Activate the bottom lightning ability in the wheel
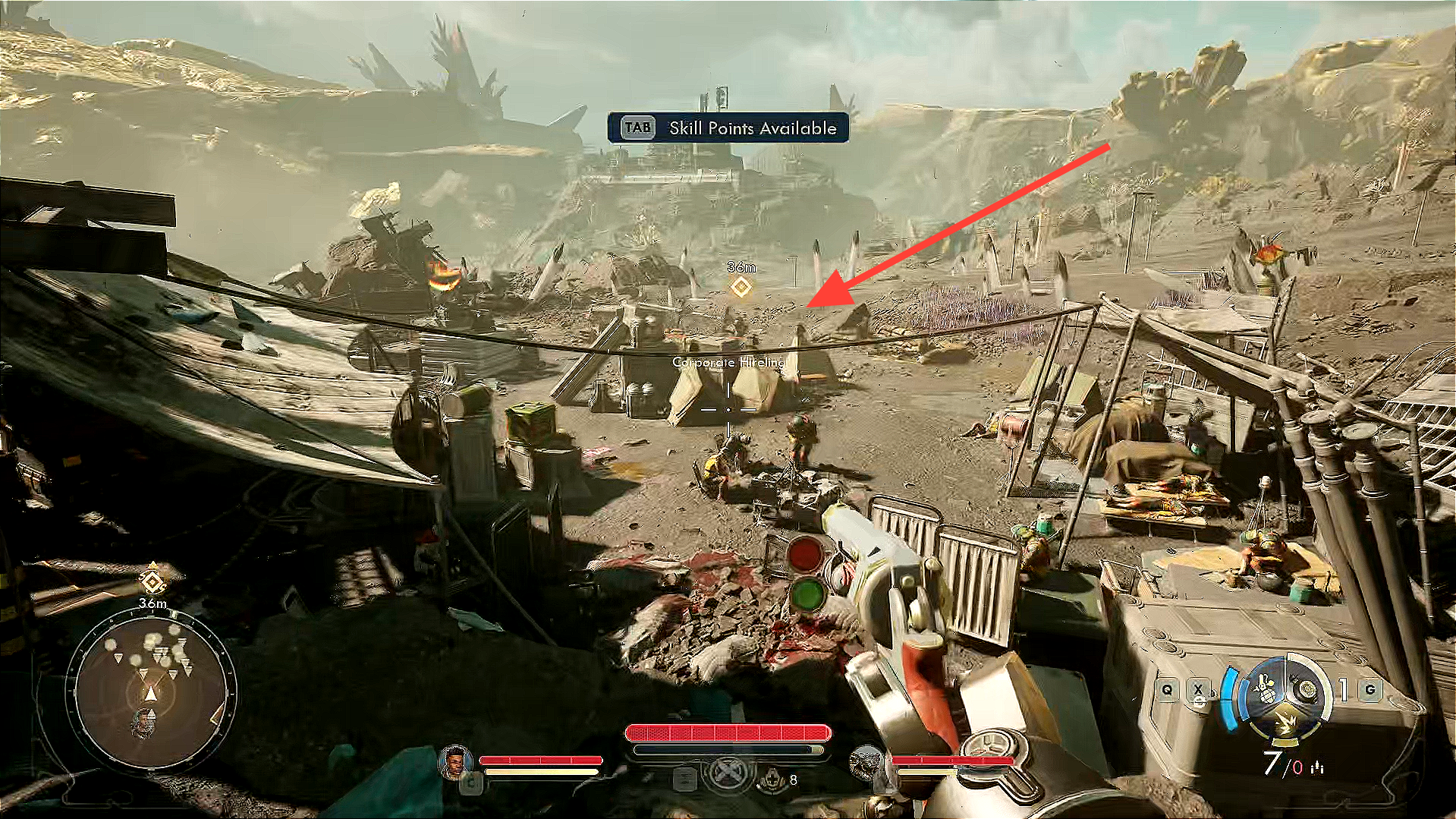1456x819 pixels. (1285, 720)
